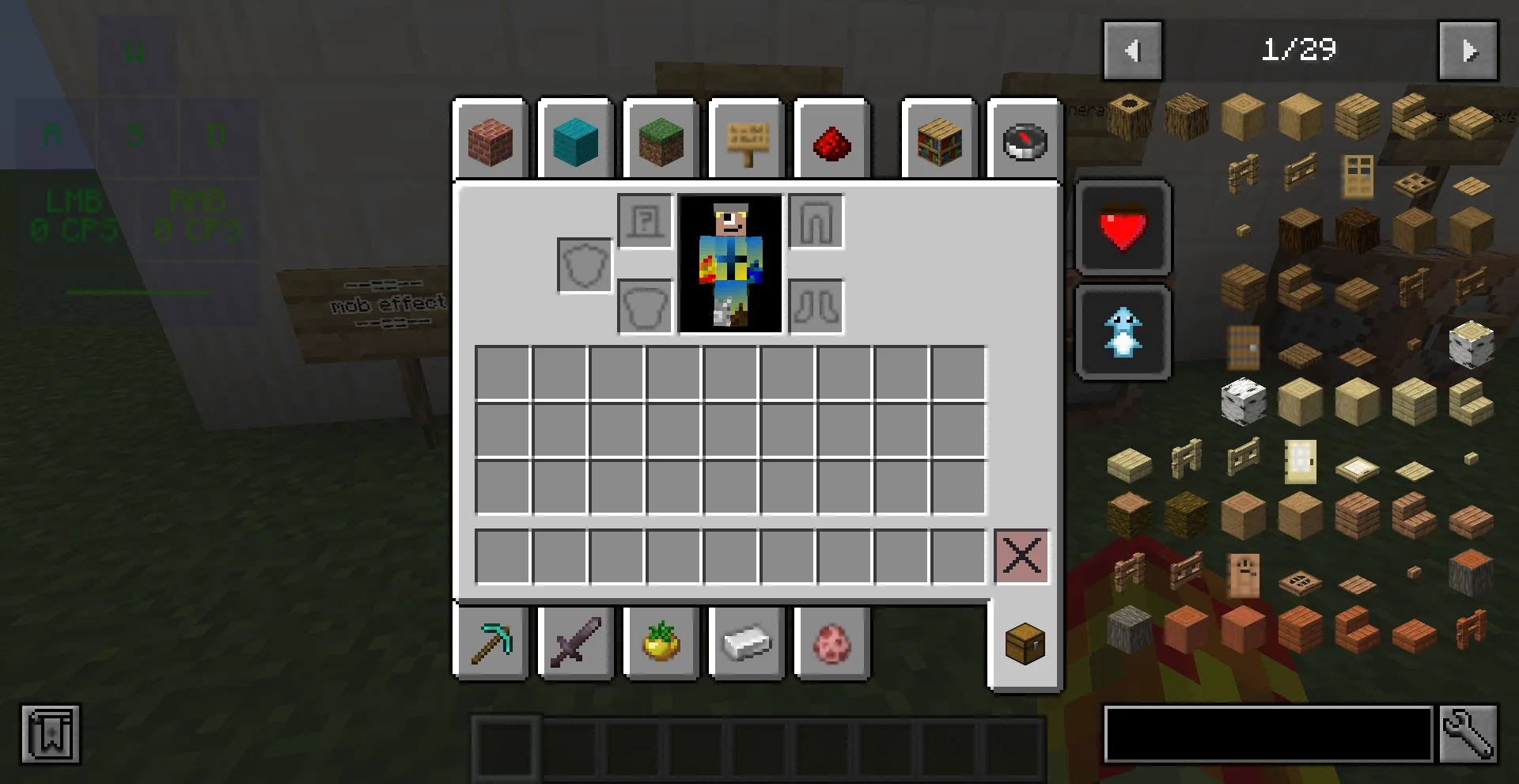The image size is (1519, 784).
Task: Choose the redstone dust tab
Action: pos(831,141)
